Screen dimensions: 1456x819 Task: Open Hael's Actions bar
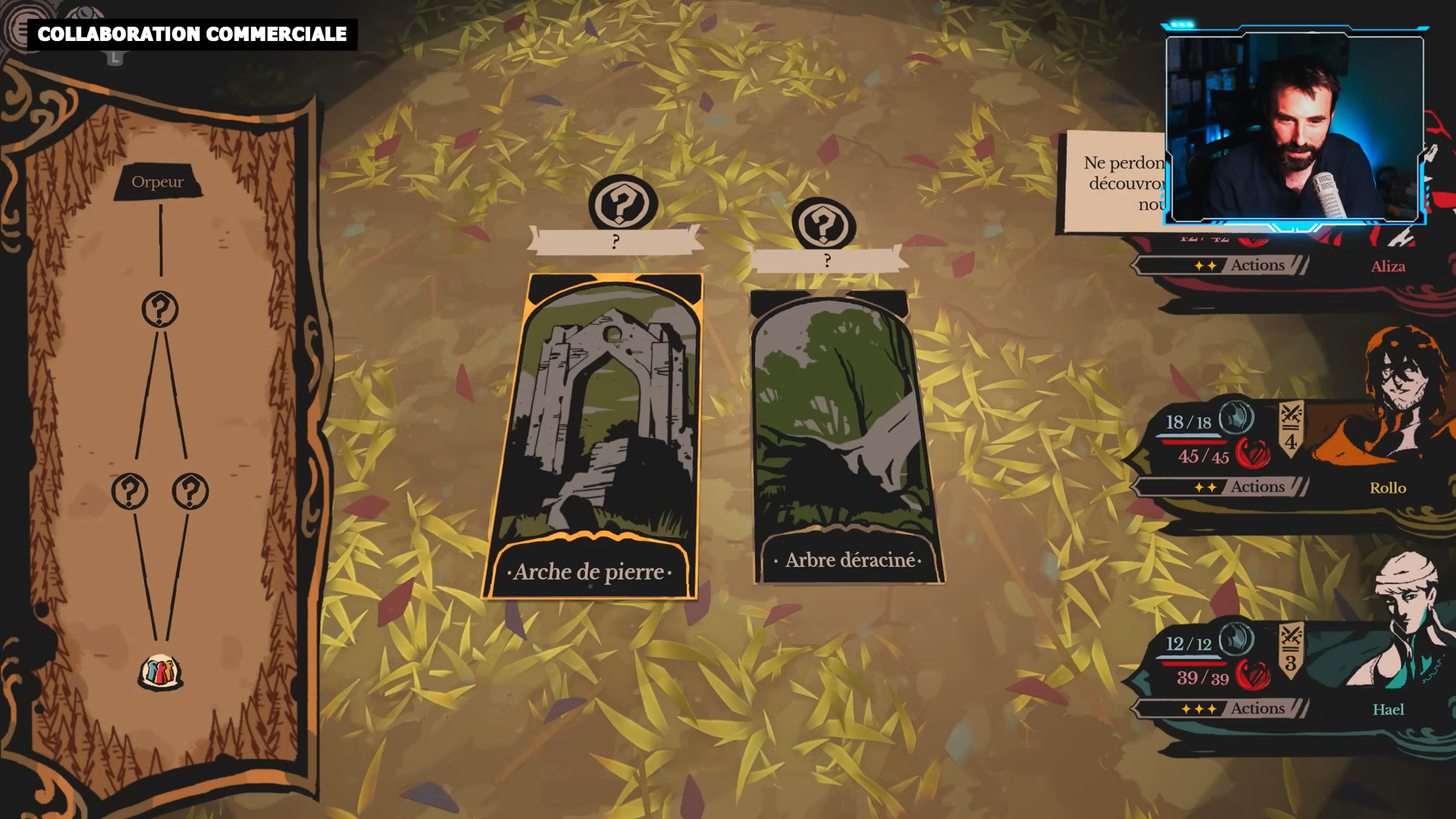(x=1222, y=709)
